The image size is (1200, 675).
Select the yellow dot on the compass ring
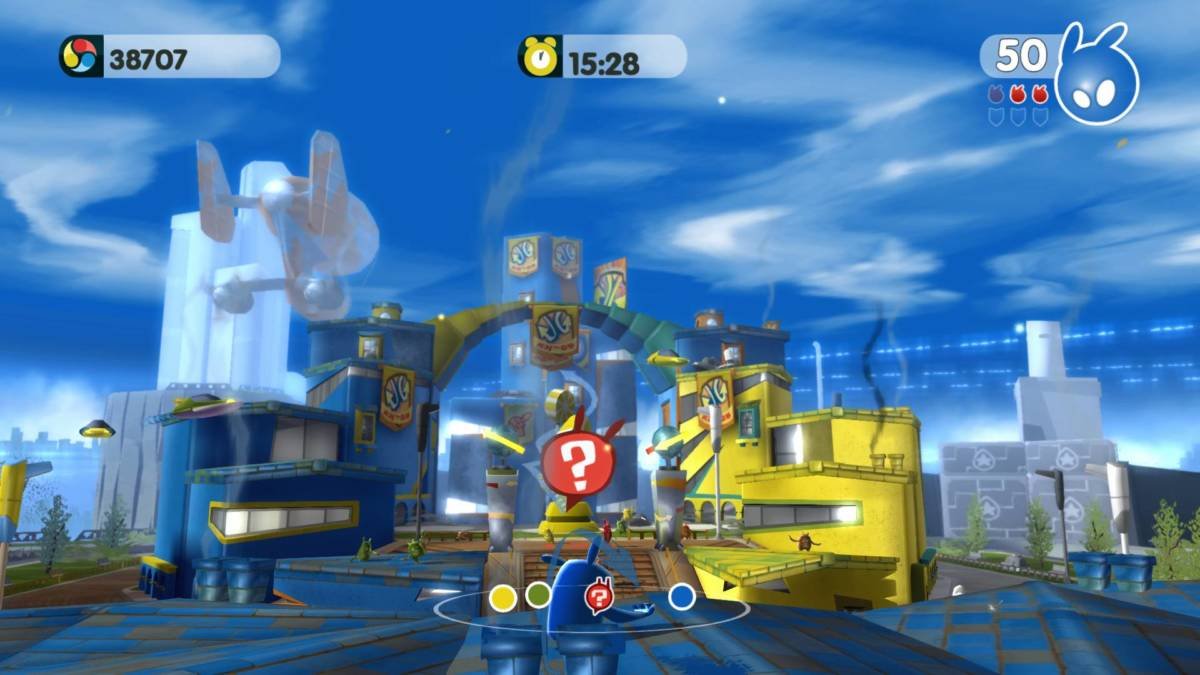(x=503, y=598)
